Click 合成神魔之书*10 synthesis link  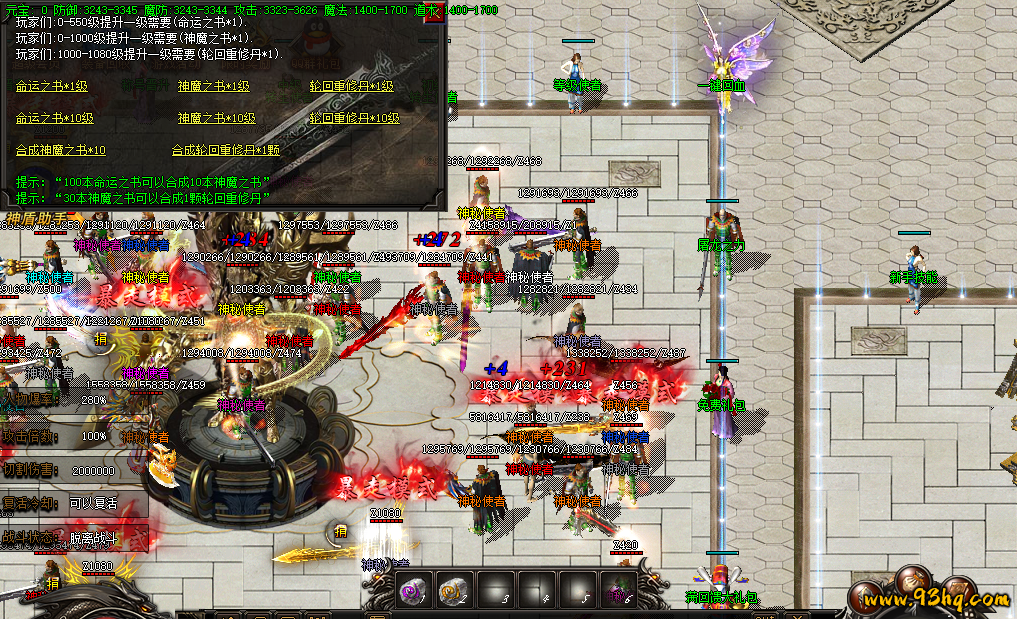click(x=61, y=150)
